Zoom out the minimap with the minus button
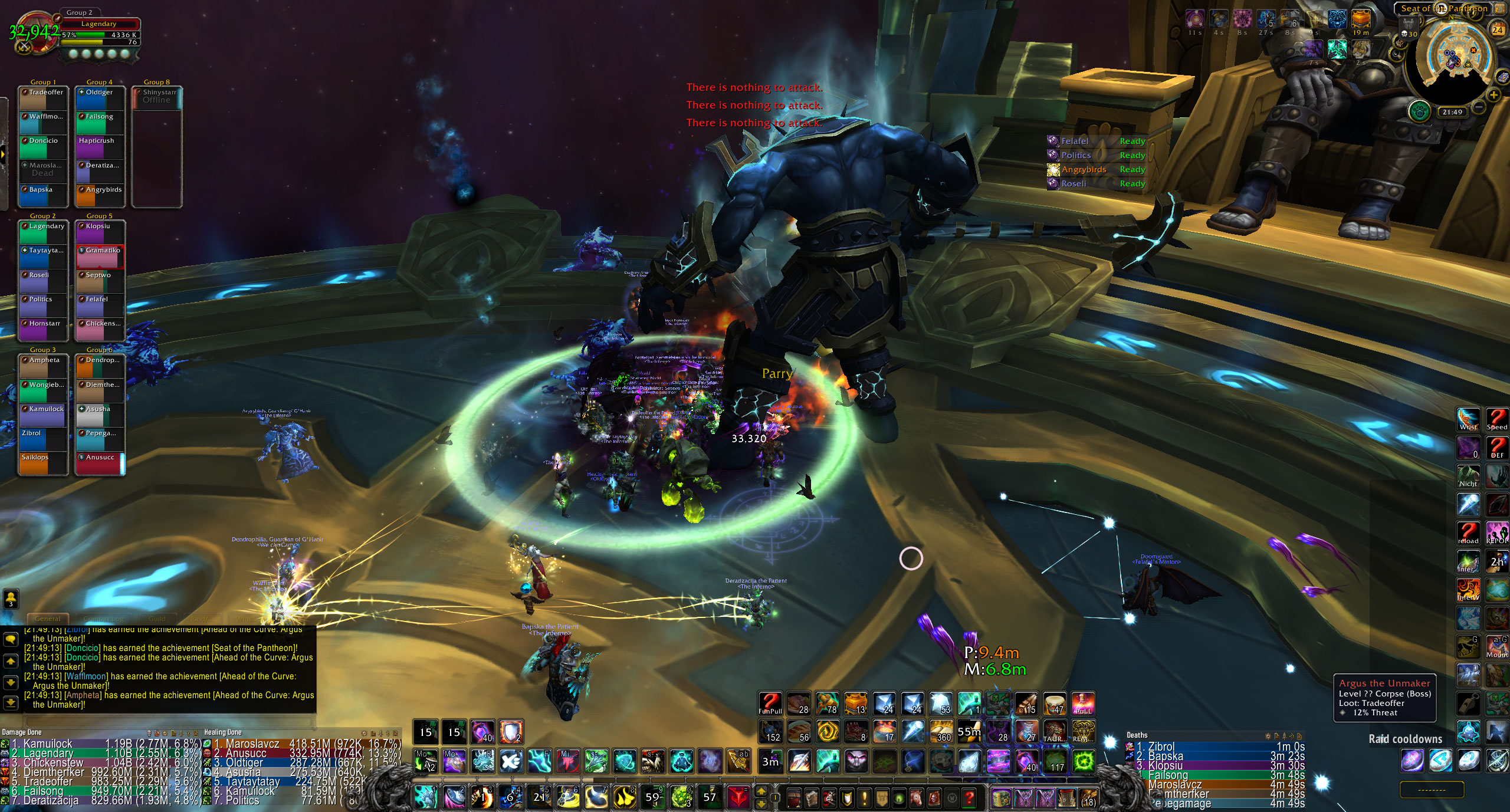The width and height of the screenshot is (1510, 812). click(x=1479, y=107)
